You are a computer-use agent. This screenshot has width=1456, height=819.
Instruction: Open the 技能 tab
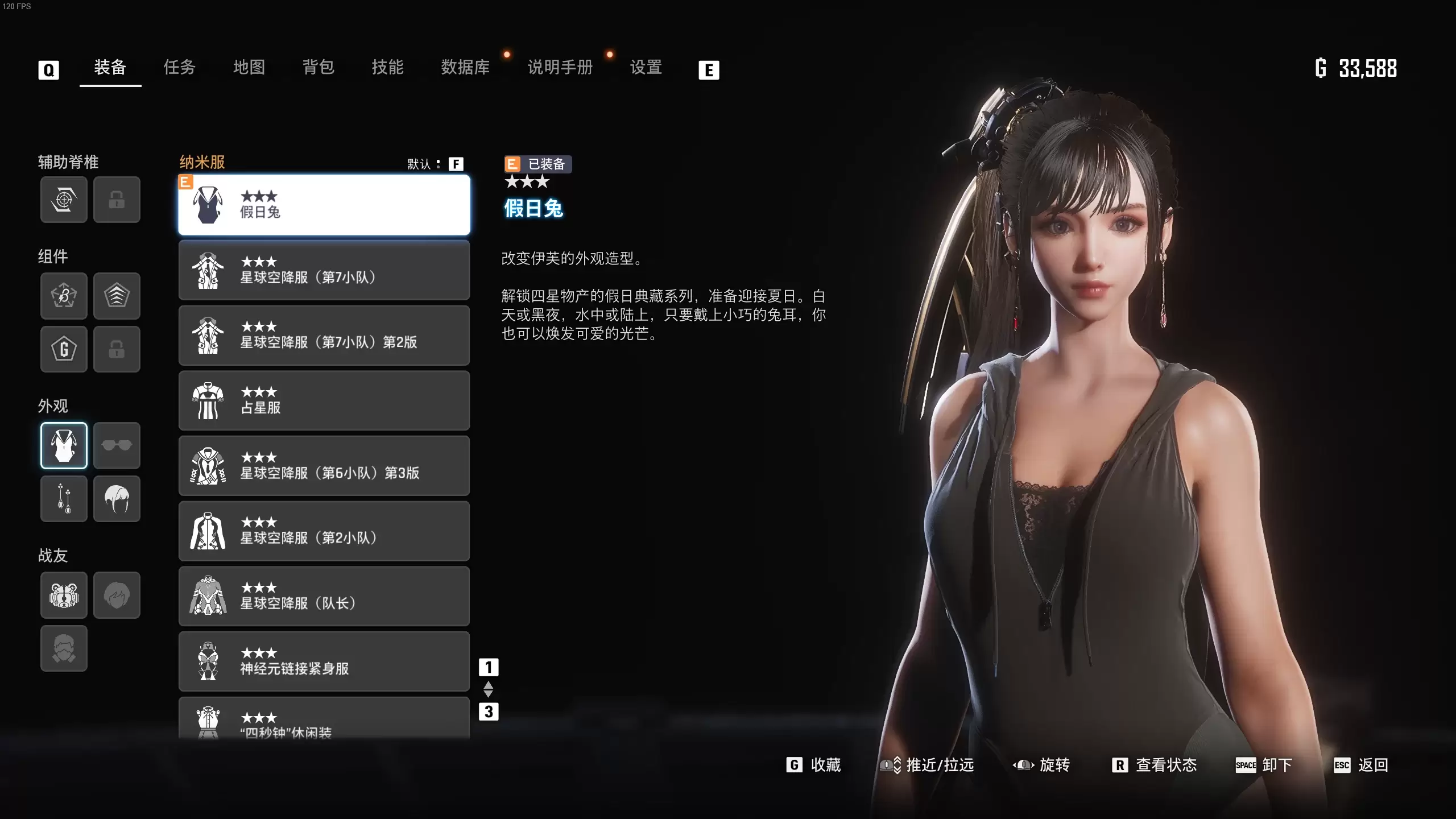pyautogui.click(x=388, y=68)
